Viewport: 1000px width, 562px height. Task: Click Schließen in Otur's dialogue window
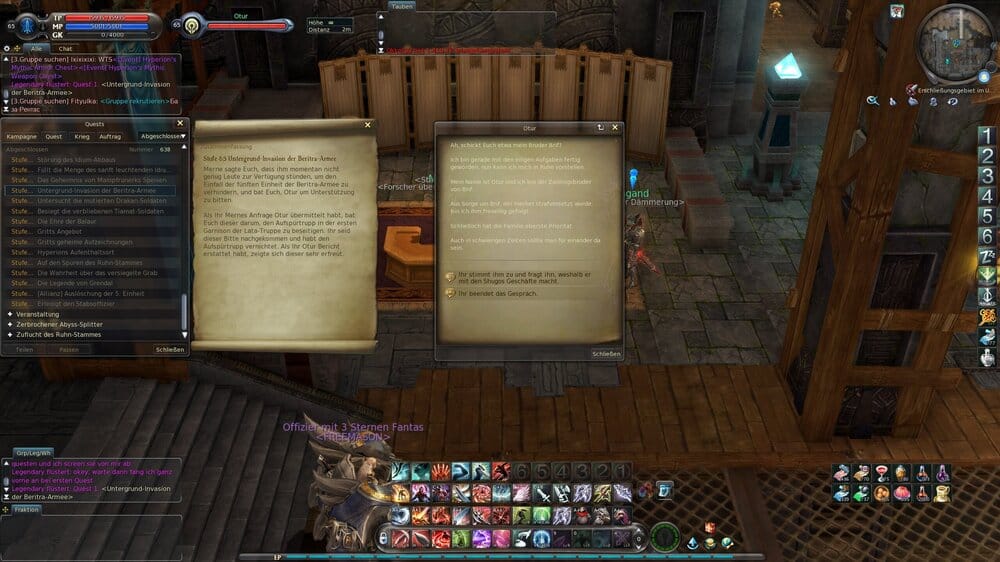pyautogui.click(x=606, y=353)
